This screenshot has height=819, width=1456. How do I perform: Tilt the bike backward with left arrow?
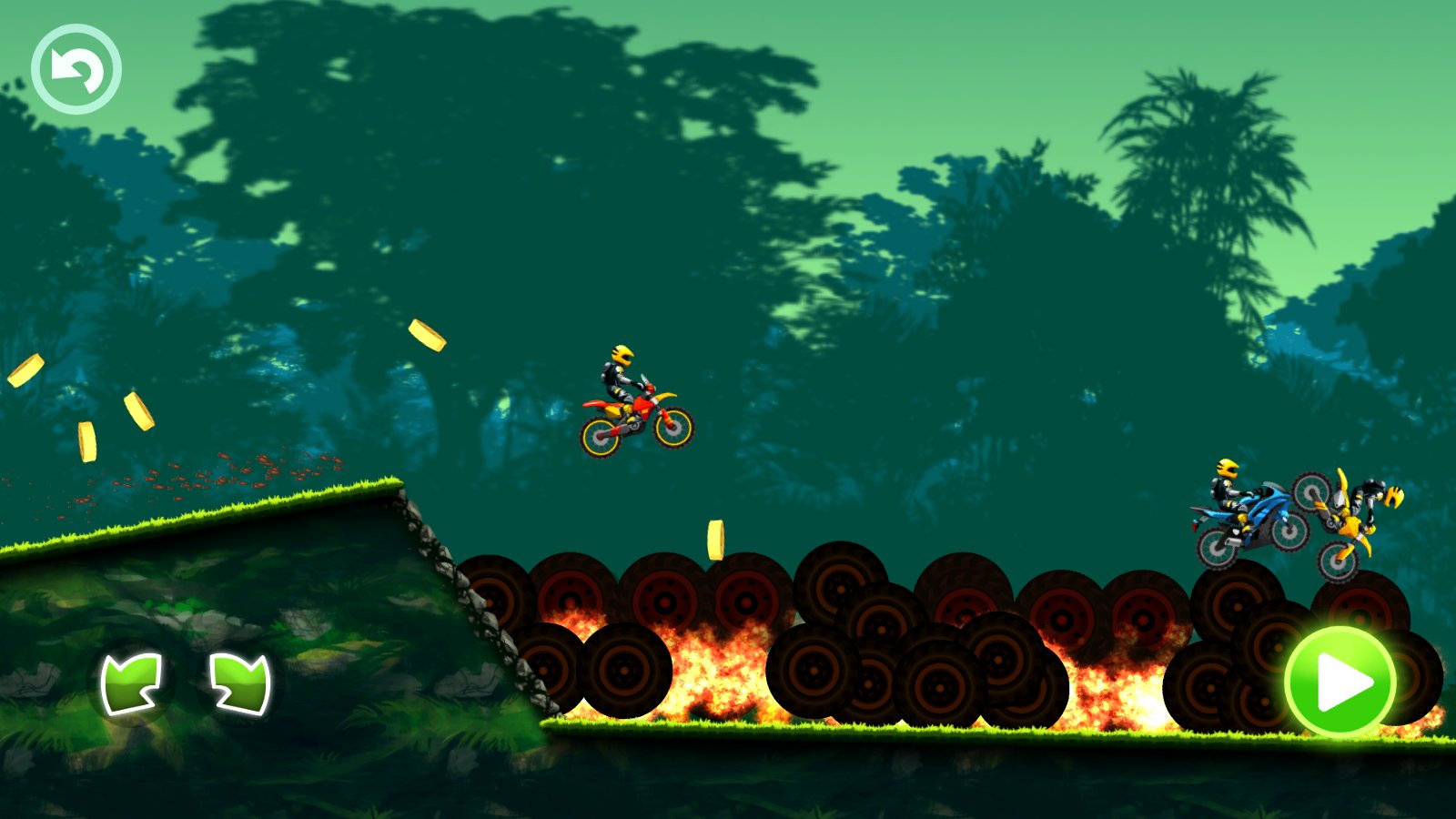(133, 682)
